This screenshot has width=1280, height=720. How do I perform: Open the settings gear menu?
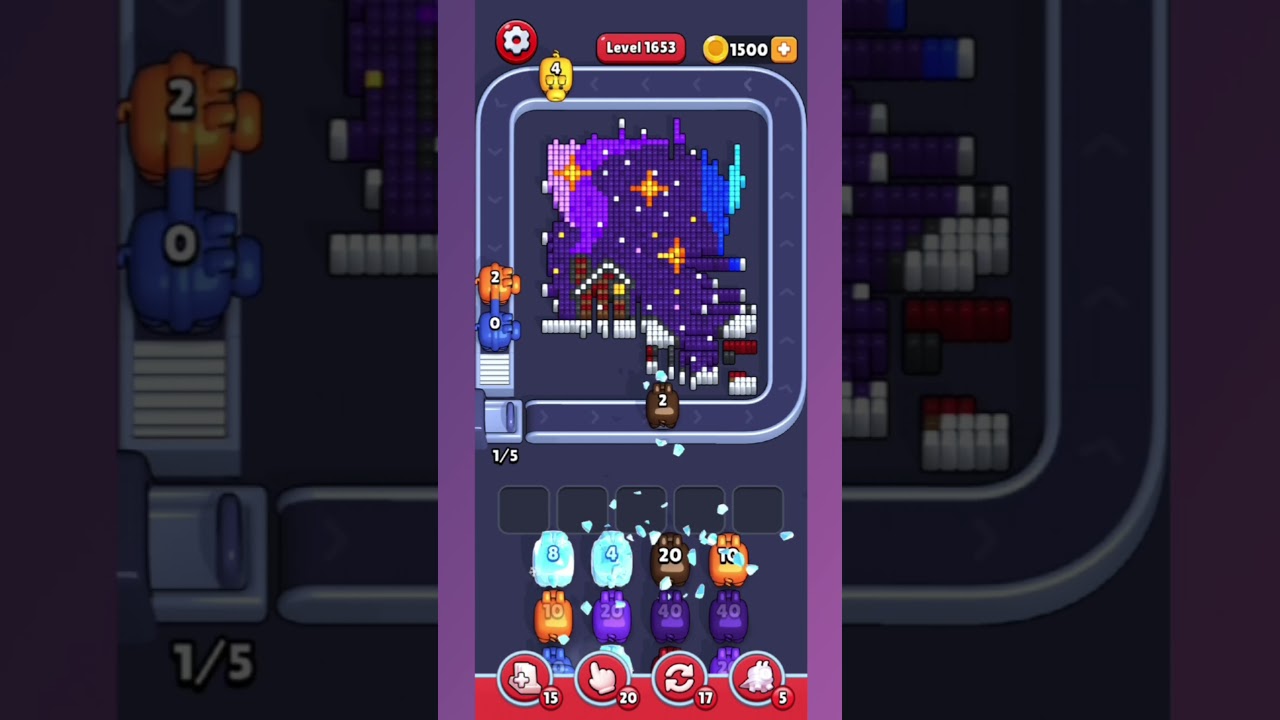tap(517, 42)
